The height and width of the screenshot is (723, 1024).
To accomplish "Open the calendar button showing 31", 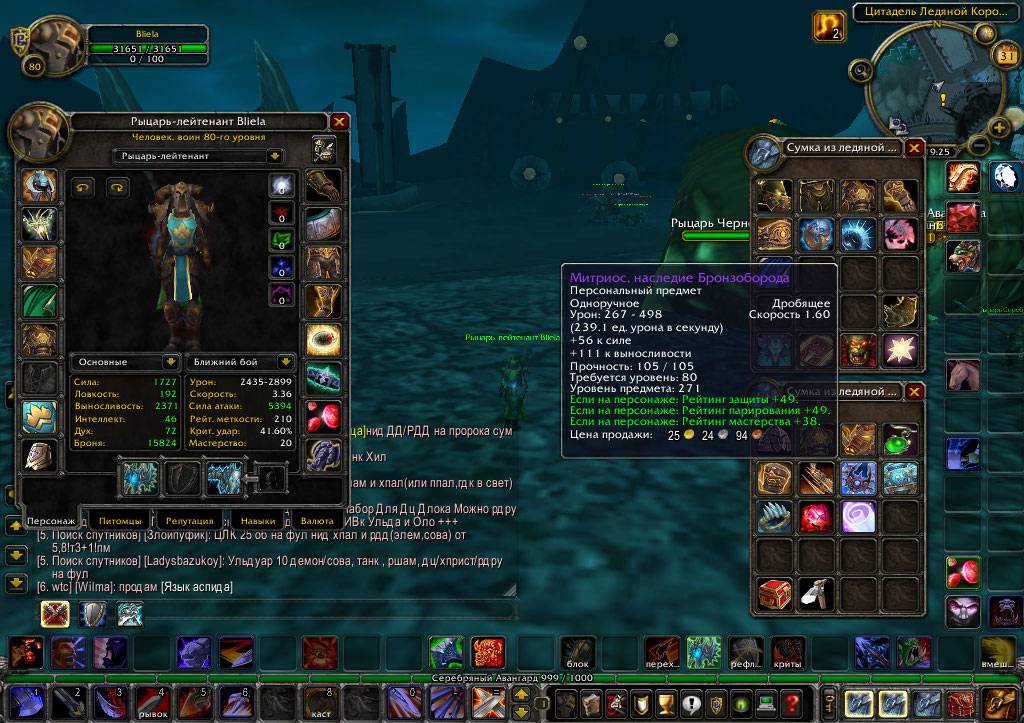I will tap(1006, 56).
